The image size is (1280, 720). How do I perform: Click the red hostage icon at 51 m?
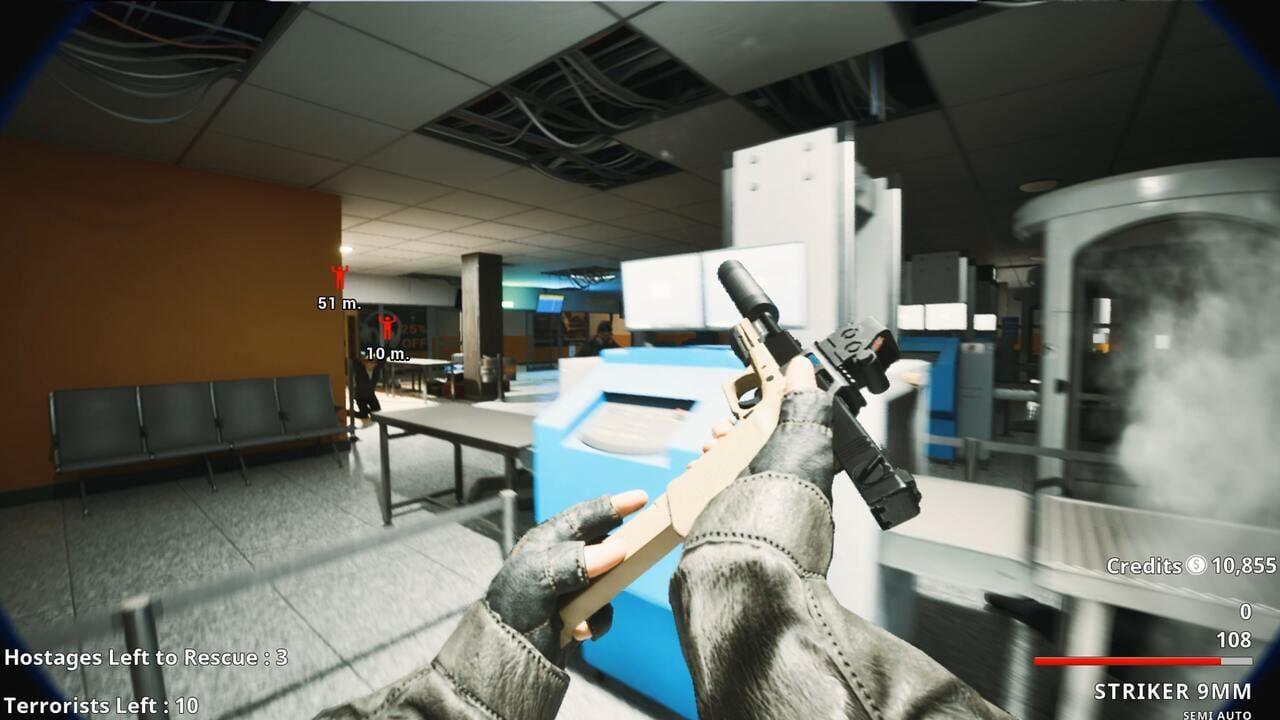pos(339,275)
